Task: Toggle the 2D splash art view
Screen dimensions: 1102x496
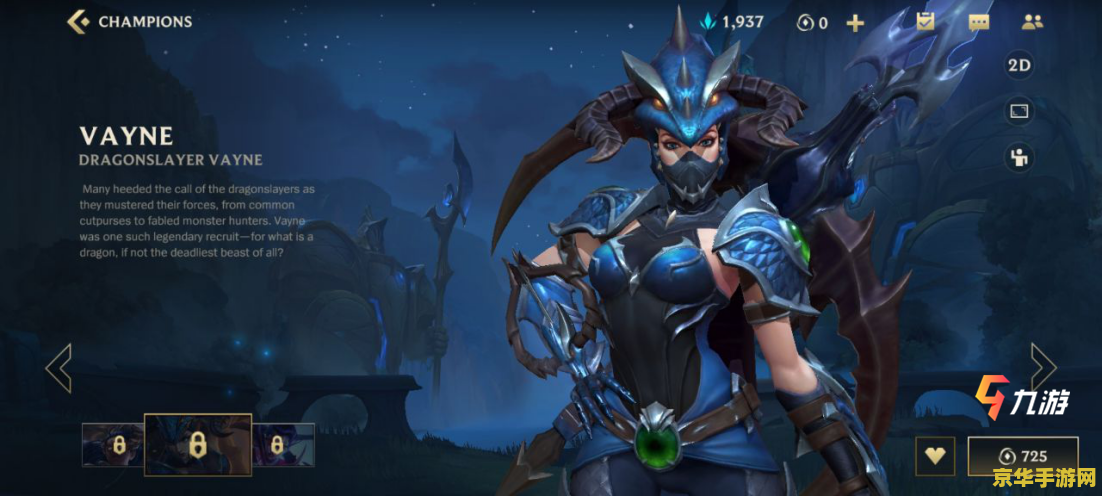Action: point(1019,66)
